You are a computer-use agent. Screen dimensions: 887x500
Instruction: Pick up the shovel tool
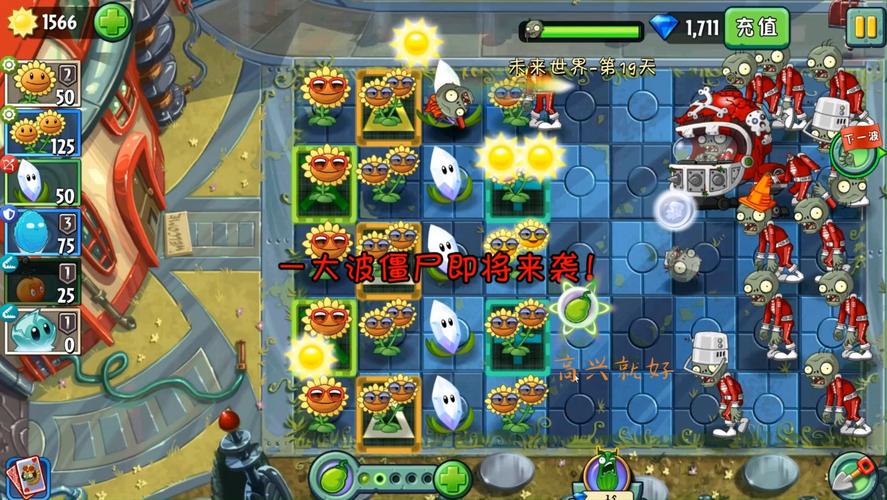854,472
